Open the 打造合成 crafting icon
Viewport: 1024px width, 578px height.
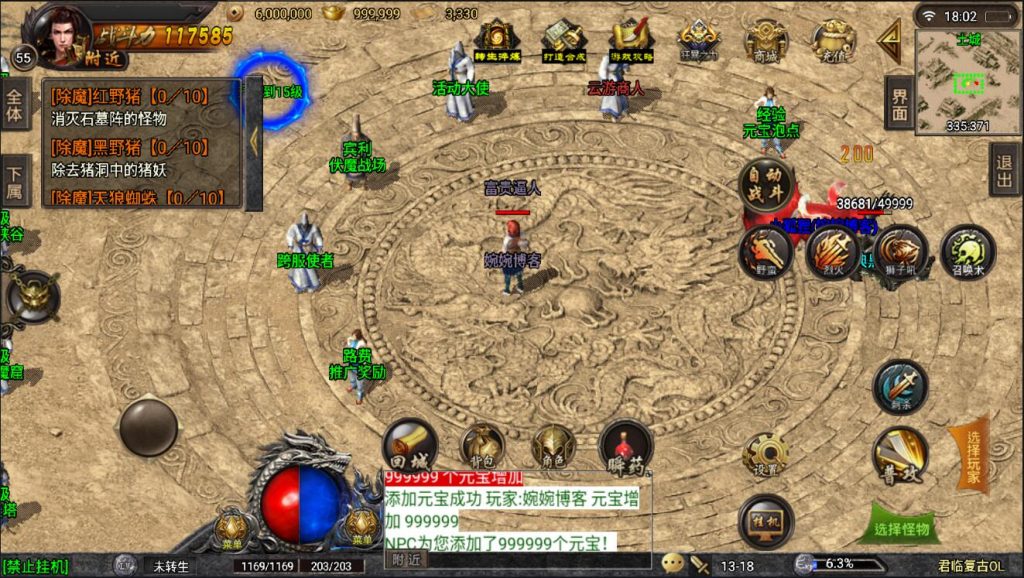click(x=563, y=42)
